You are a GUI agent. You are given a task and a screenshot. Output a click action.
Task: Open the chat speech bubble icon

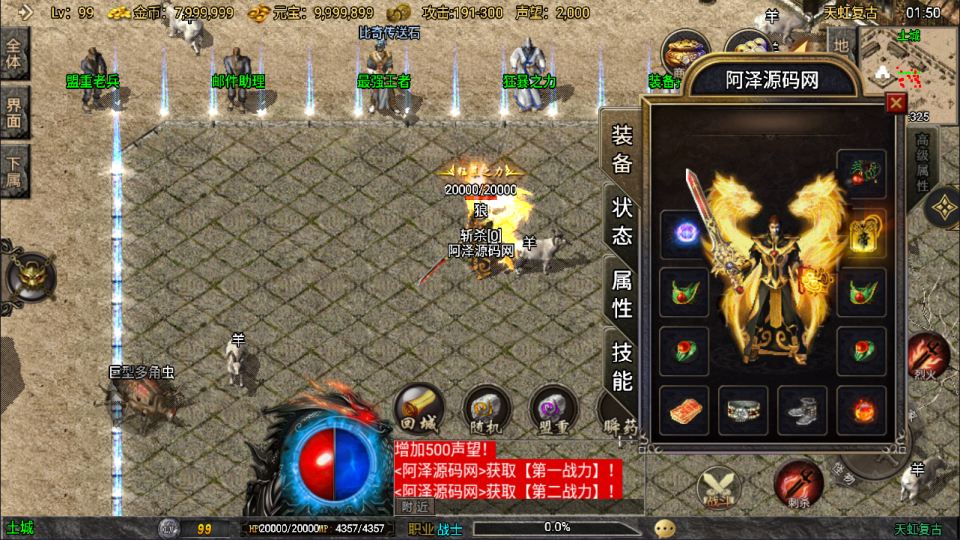pyautogui.click(x=664, y=528)
